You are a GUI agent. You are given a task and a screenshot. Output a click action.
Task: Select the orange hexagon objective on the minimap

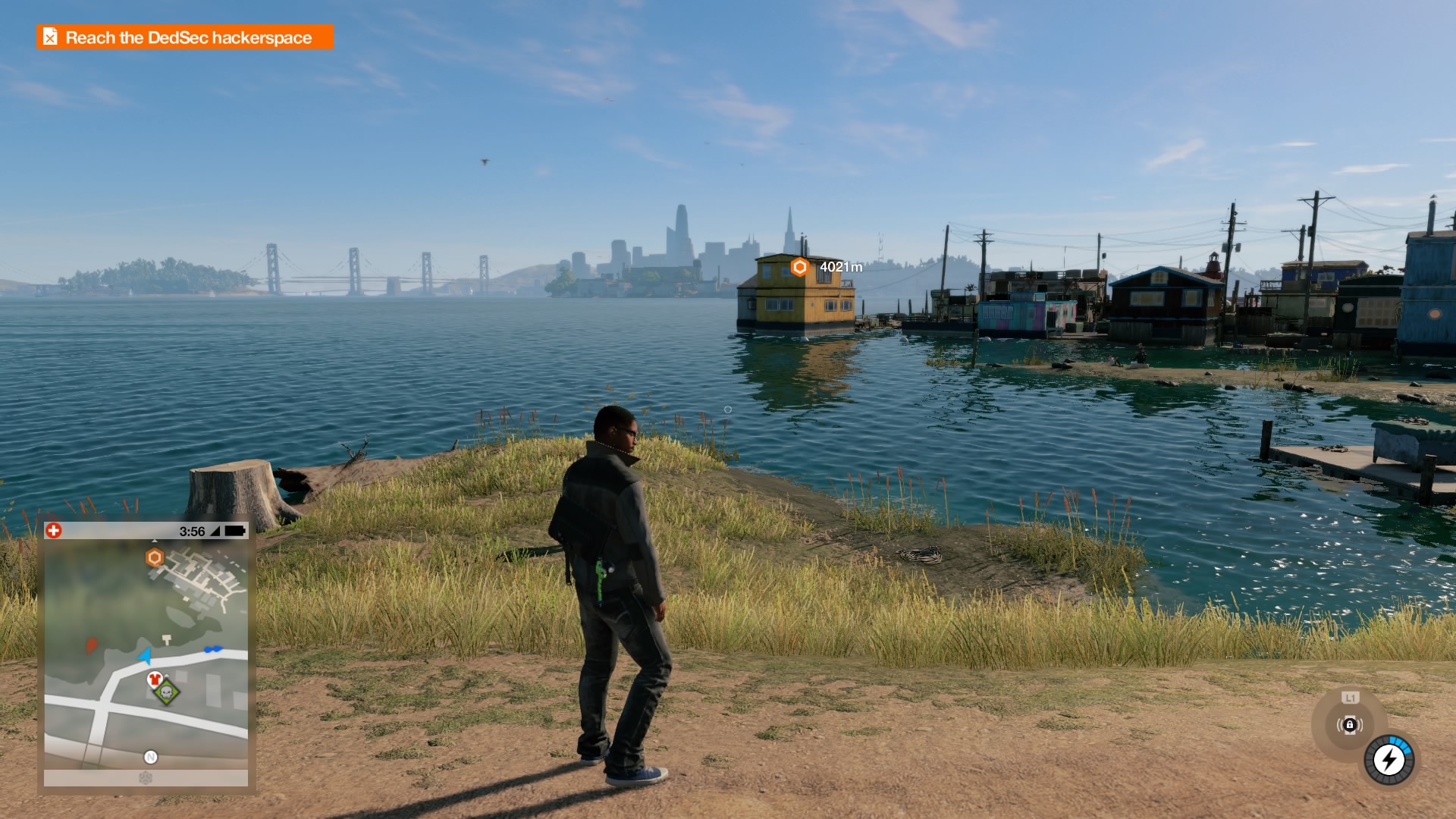click(x=155, y=558)
